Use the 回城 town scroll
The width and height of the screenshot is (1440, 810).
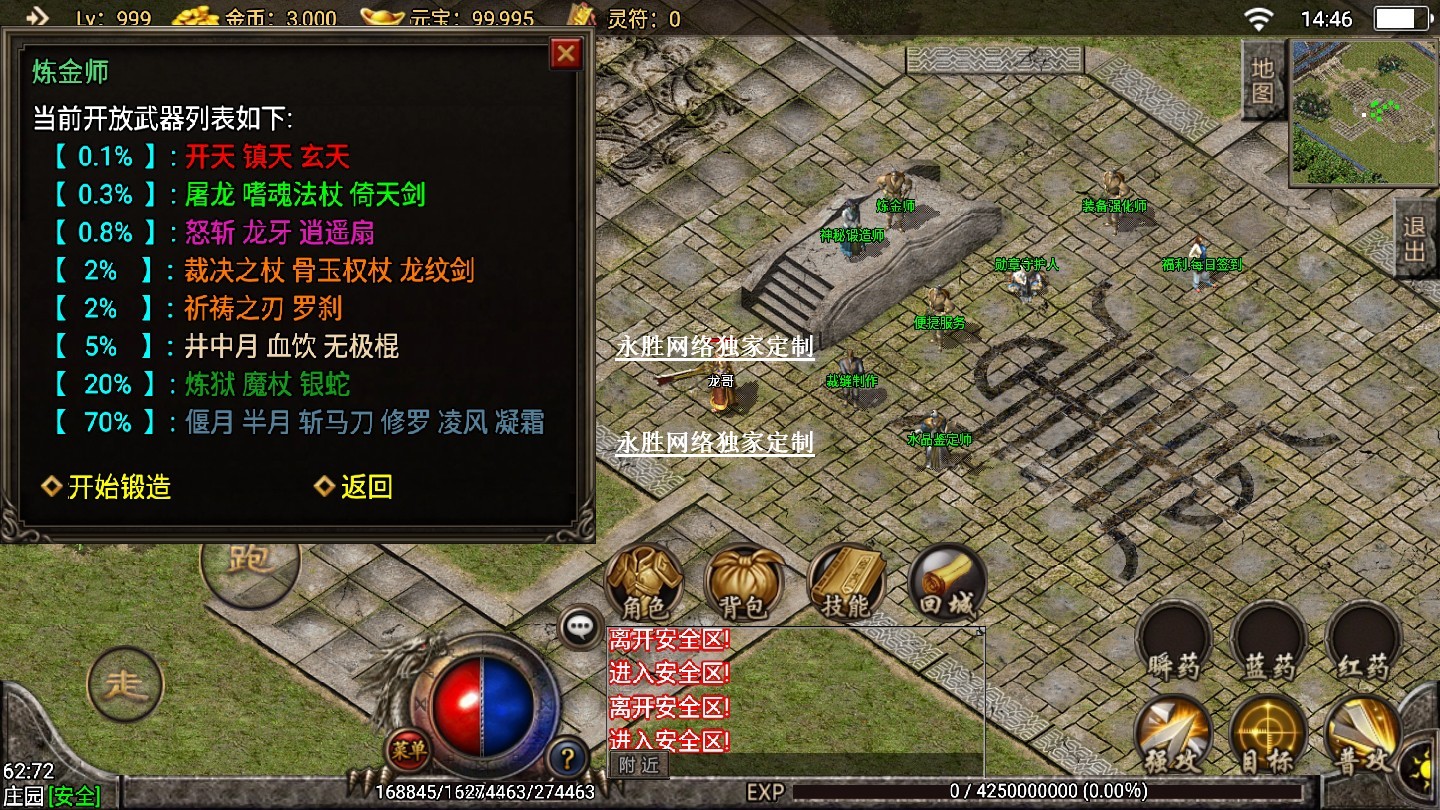tap(946, 583)
